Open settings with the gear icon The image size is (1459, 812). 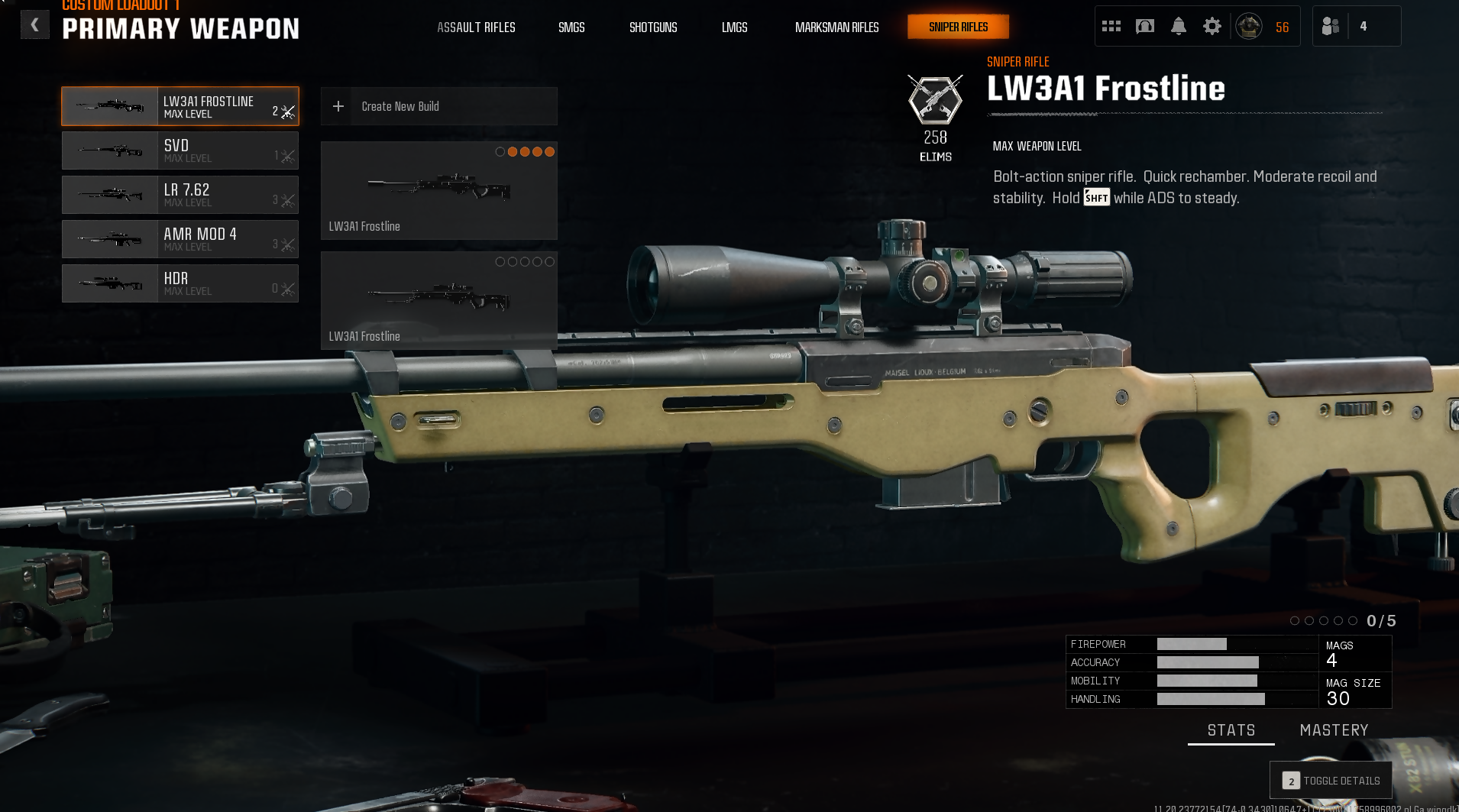click(1212, 27)
